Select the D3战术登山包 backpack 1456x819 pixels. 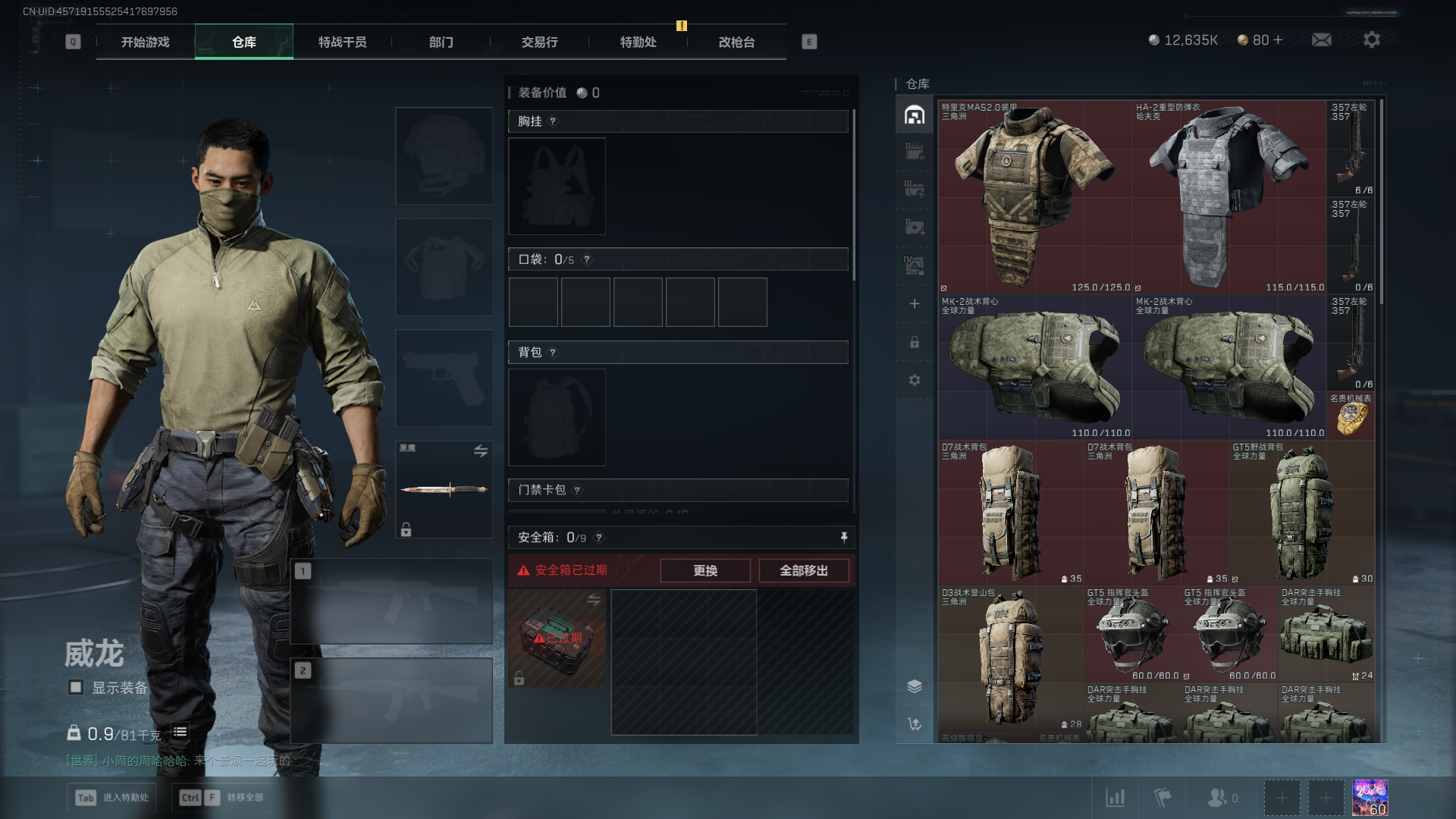coord(1010,660)
